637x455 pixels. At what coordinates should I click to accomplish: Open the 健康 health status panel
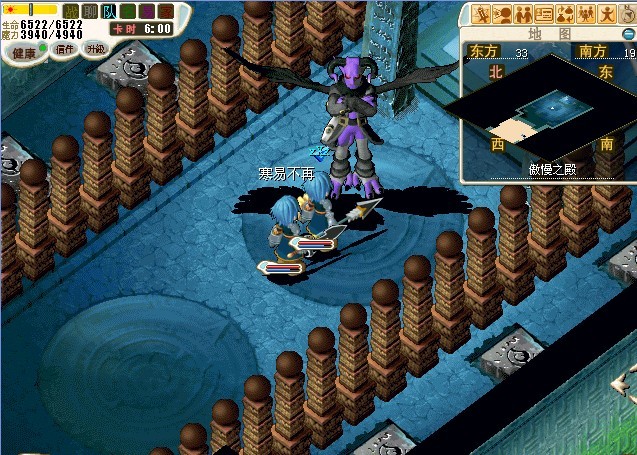point(23,51)
